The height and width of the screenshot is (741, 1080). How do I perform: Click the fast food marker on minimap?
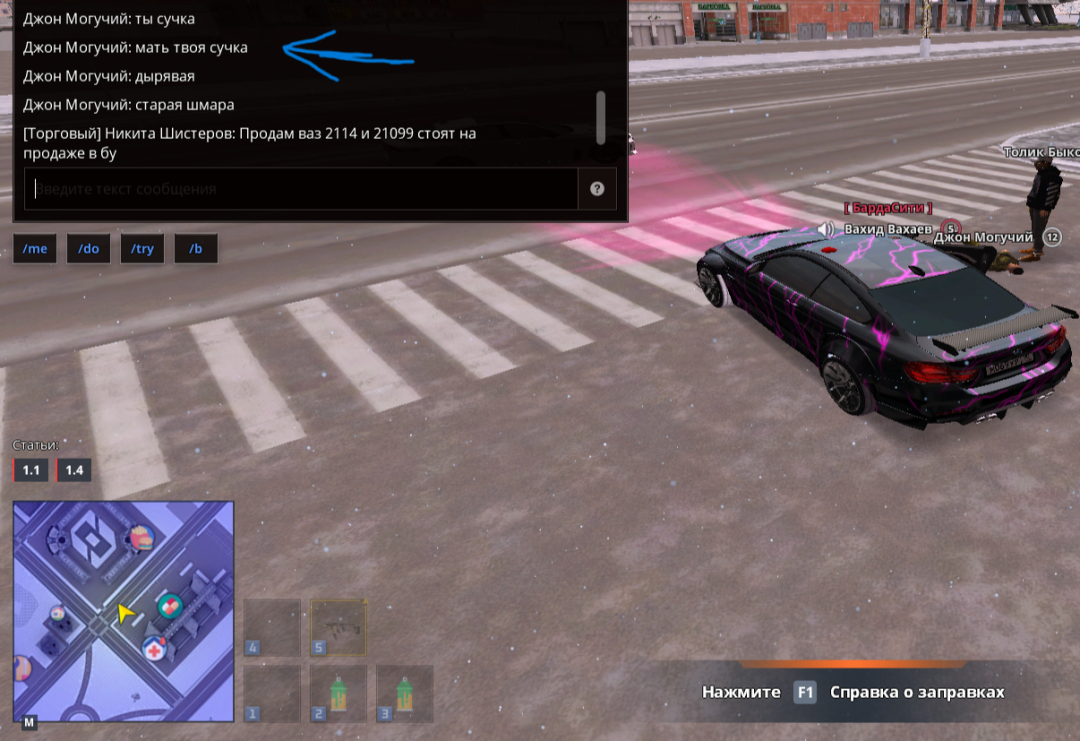pyautogui.click(x=141, y=538)
